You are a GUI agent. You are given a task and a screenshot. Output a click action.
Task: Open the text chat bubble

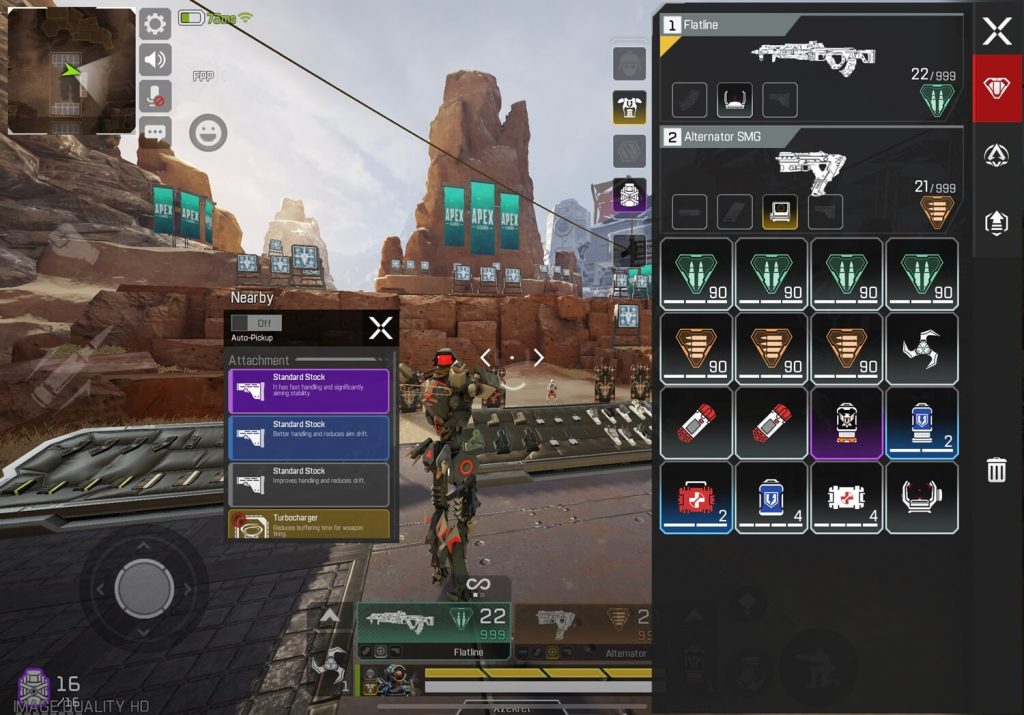coord(155,131)
